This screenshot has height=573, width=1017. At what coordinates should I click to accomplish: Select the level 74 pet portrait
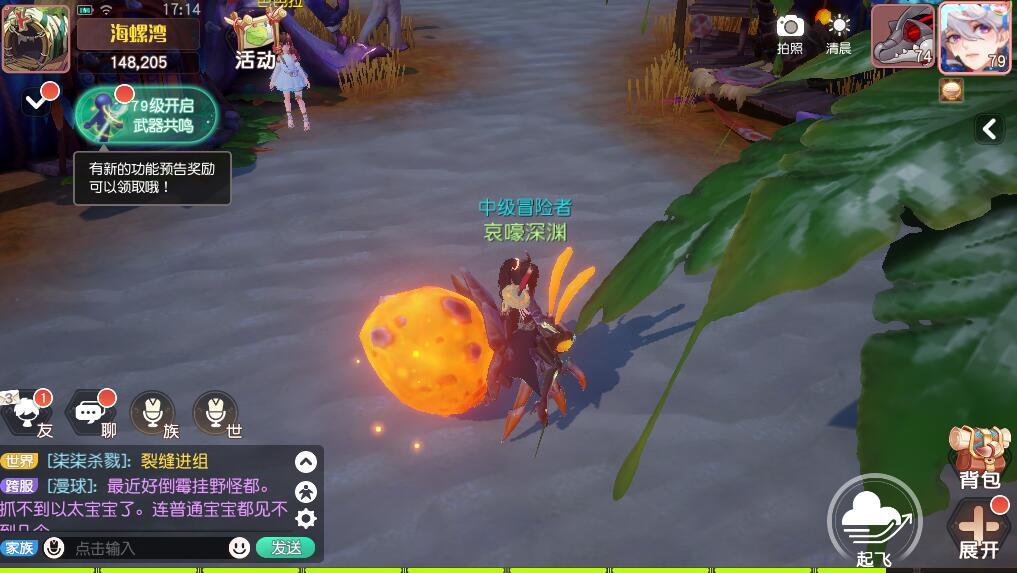click(x=902, y=37)
